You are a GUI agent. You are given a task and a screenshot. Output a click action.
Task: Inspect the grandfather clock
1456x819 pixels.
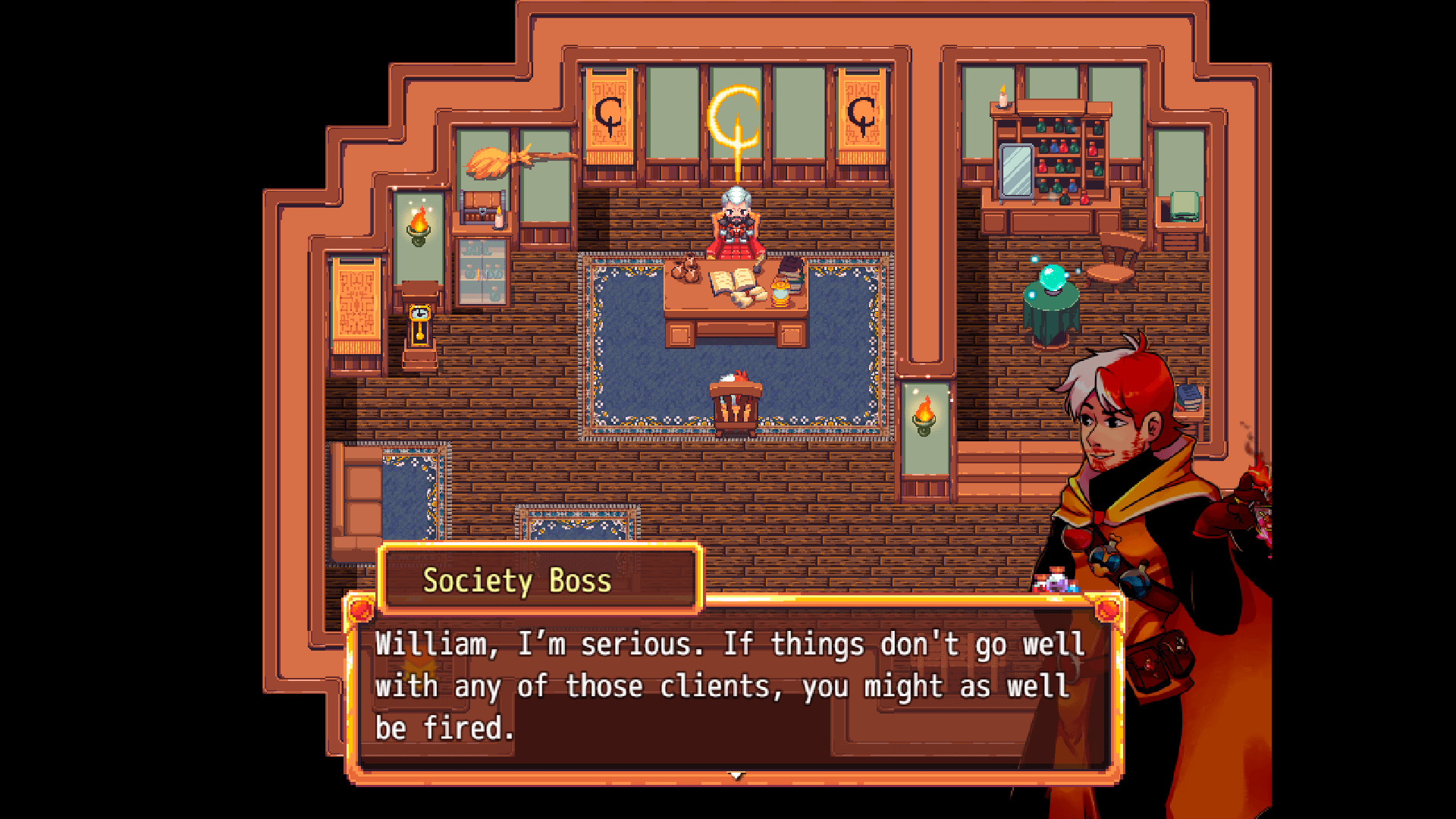[x=421, y=326]
